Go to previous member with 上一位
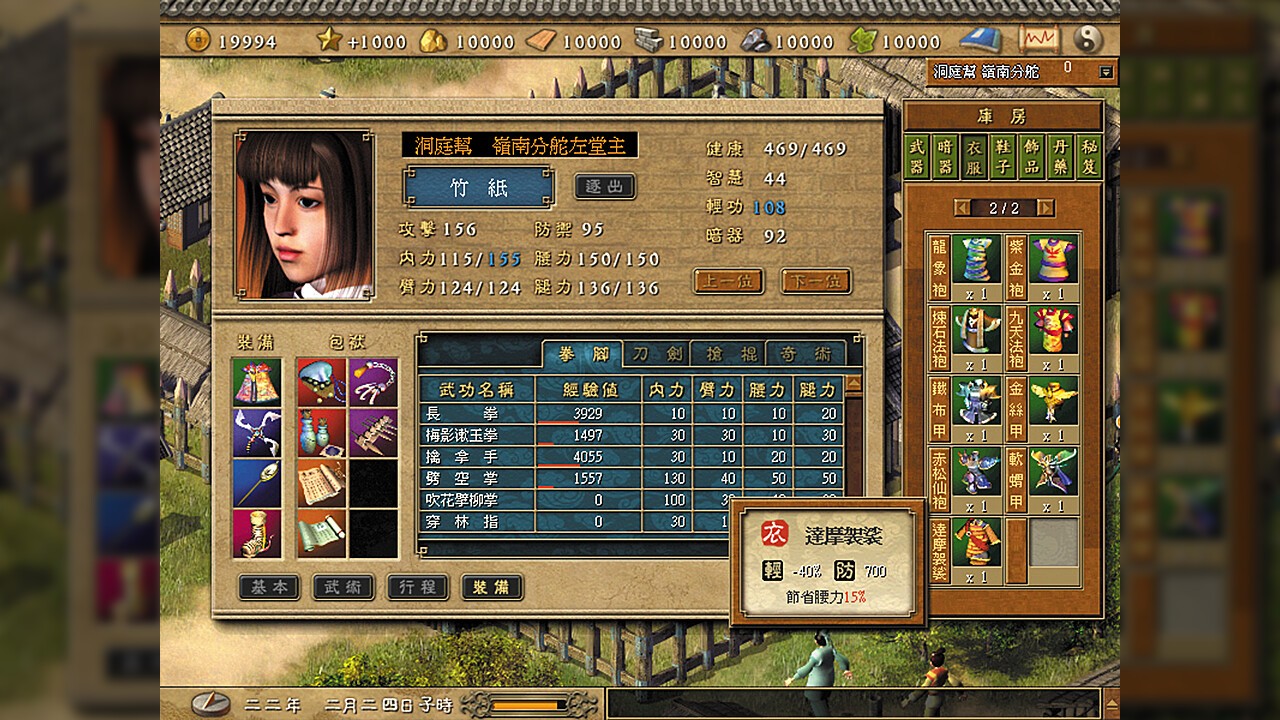 click(728, 282)
